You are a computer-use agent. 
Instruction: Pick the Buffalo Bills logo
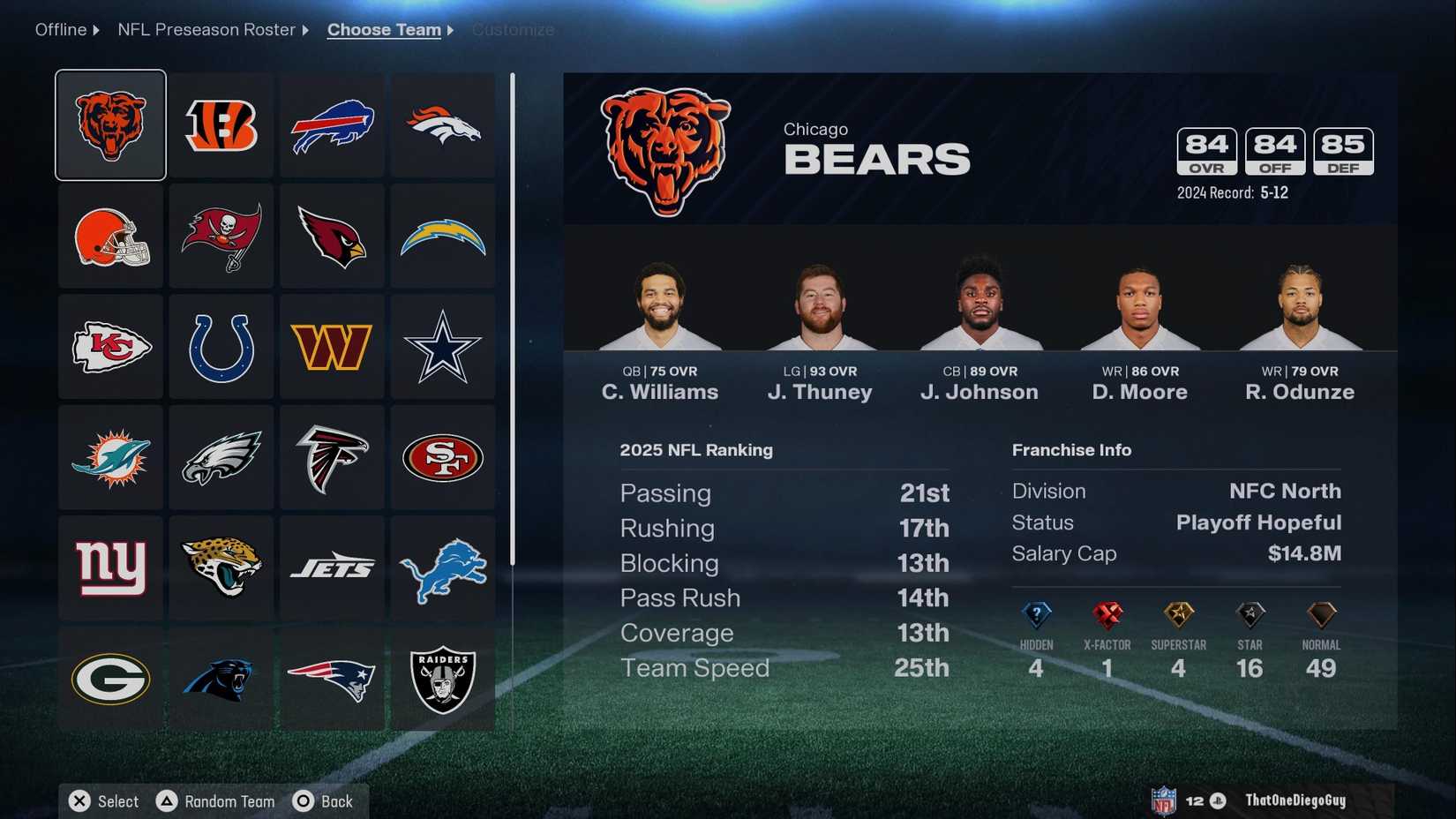(331, 124)
